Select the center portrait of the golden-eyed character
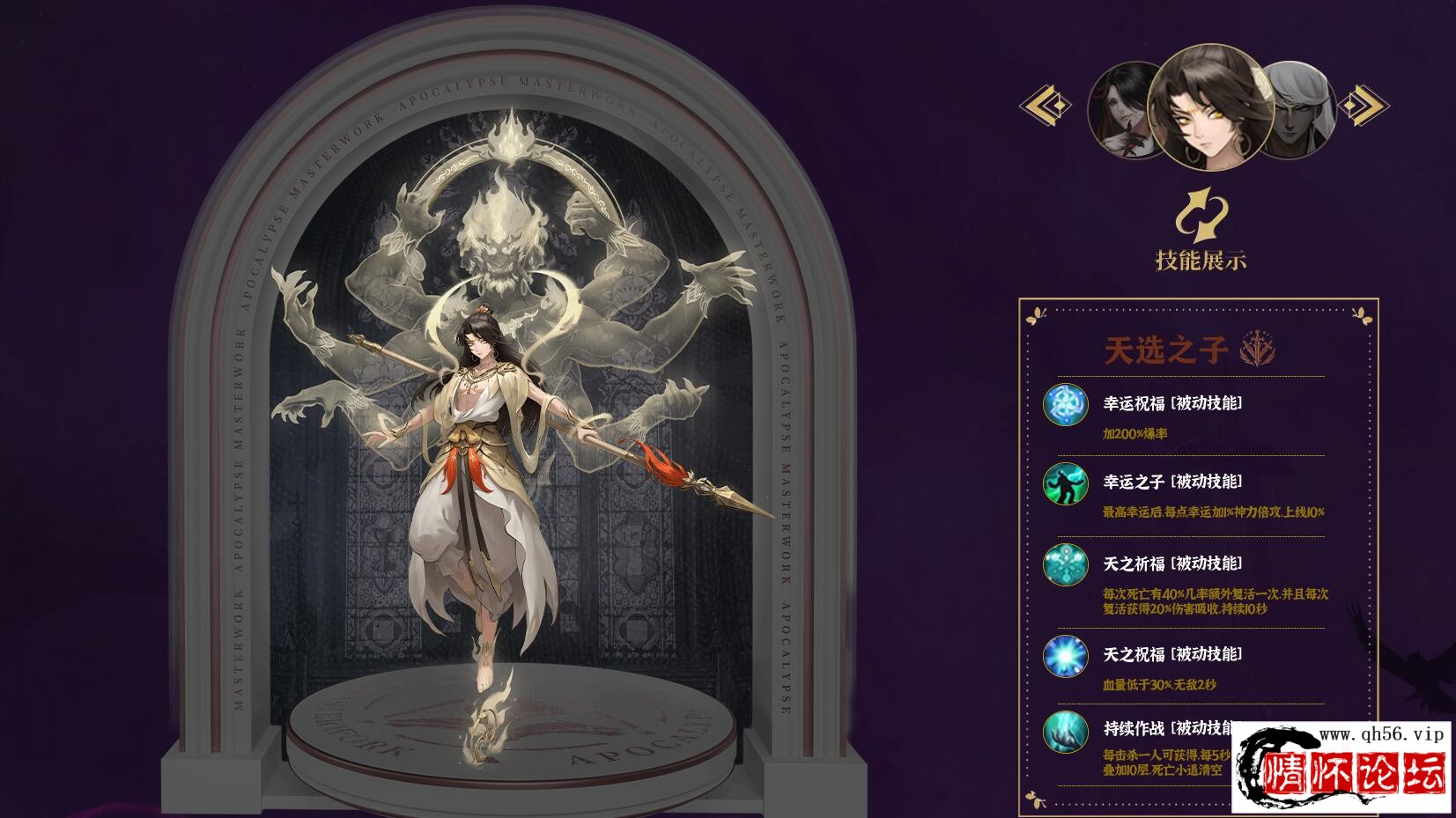 (x=1211, y=107)
